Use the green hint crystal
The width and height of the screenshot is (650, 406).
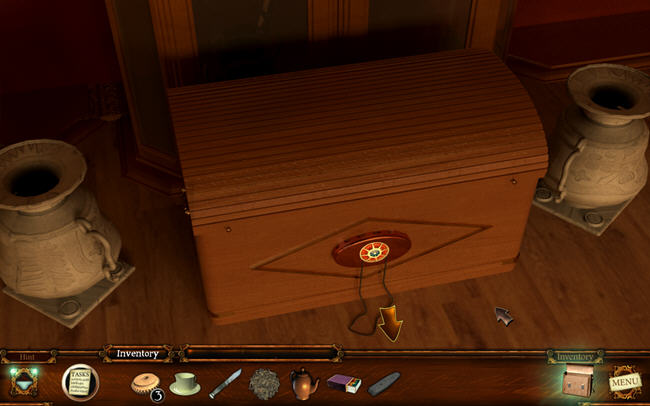24,381
